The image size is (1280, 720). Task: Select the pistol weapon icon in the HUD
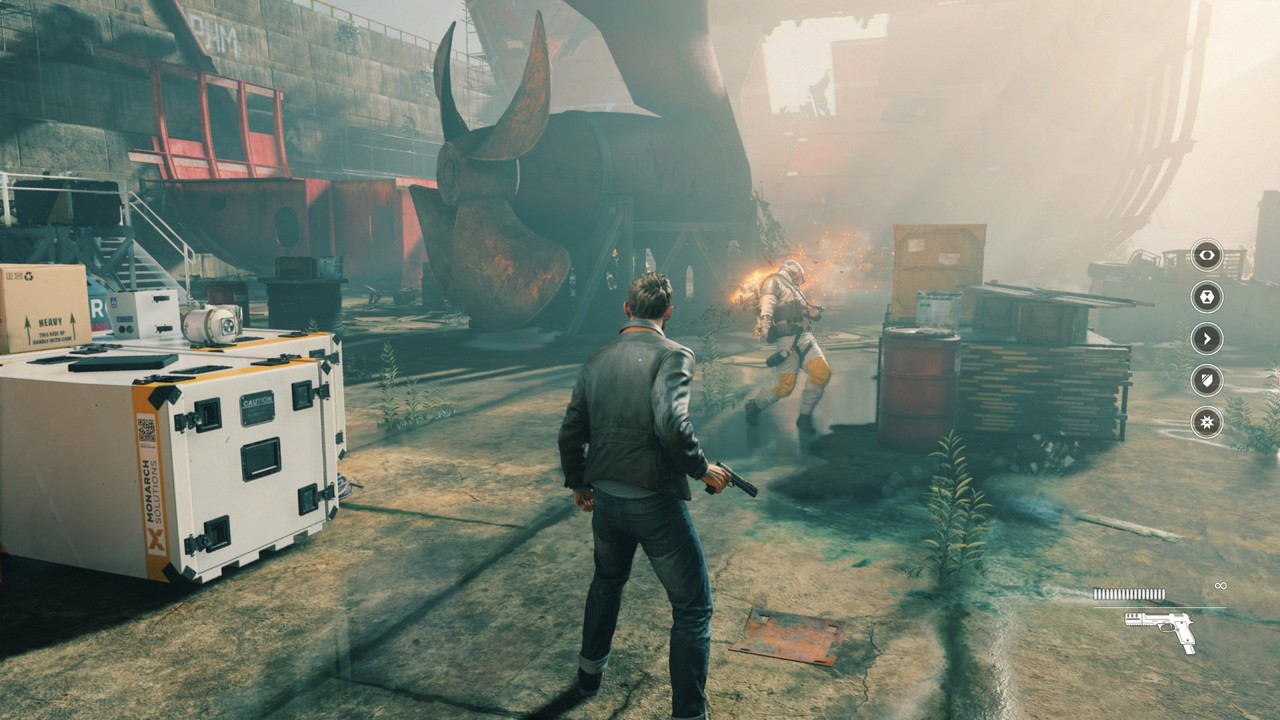tap(1161, 627)
